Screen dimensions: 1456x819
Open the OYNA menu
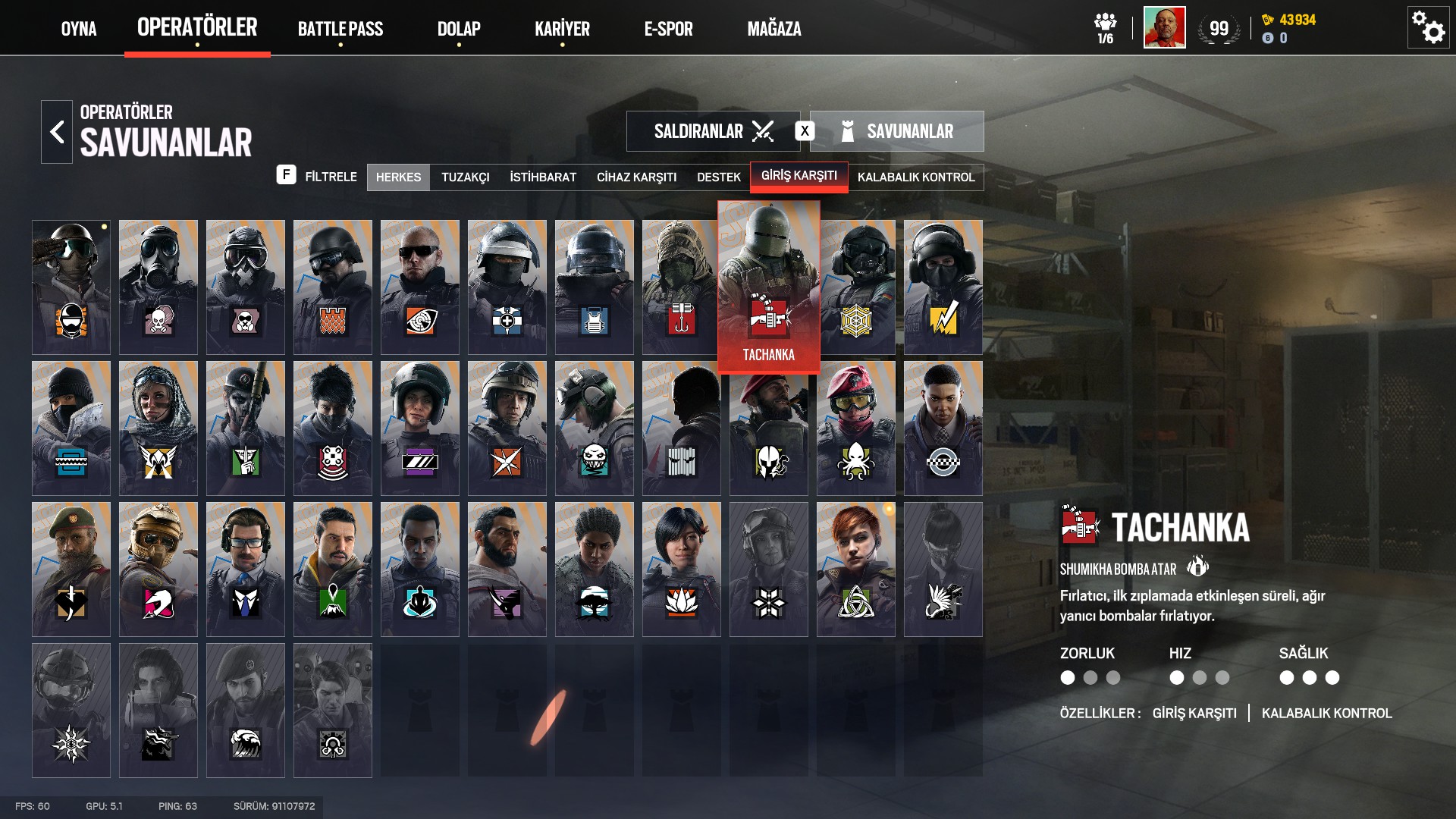pyautogui.click(x=79, y=29)
